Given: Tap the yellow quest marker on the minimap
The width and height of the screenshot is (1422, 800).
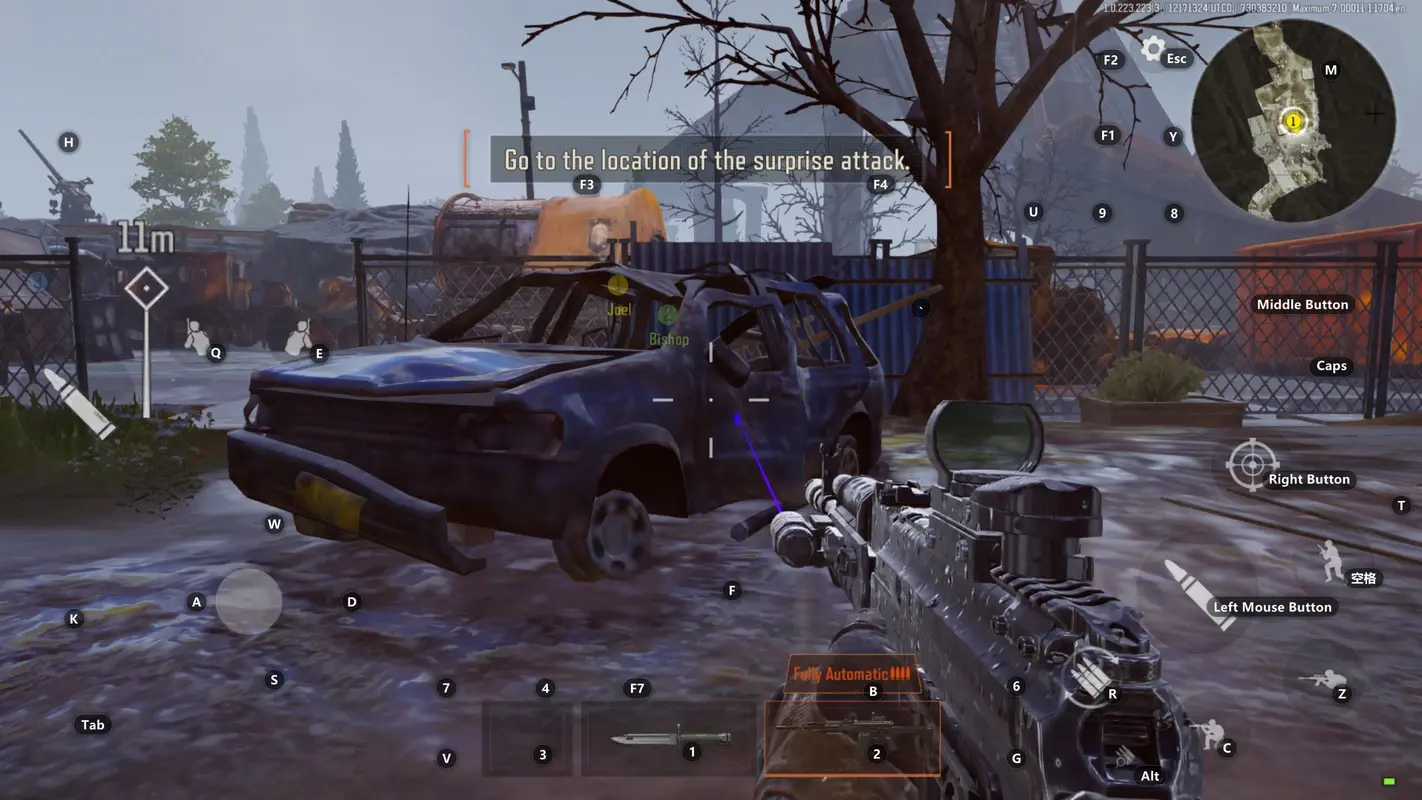Looking at the screenshot, I should pos(1293,119).
